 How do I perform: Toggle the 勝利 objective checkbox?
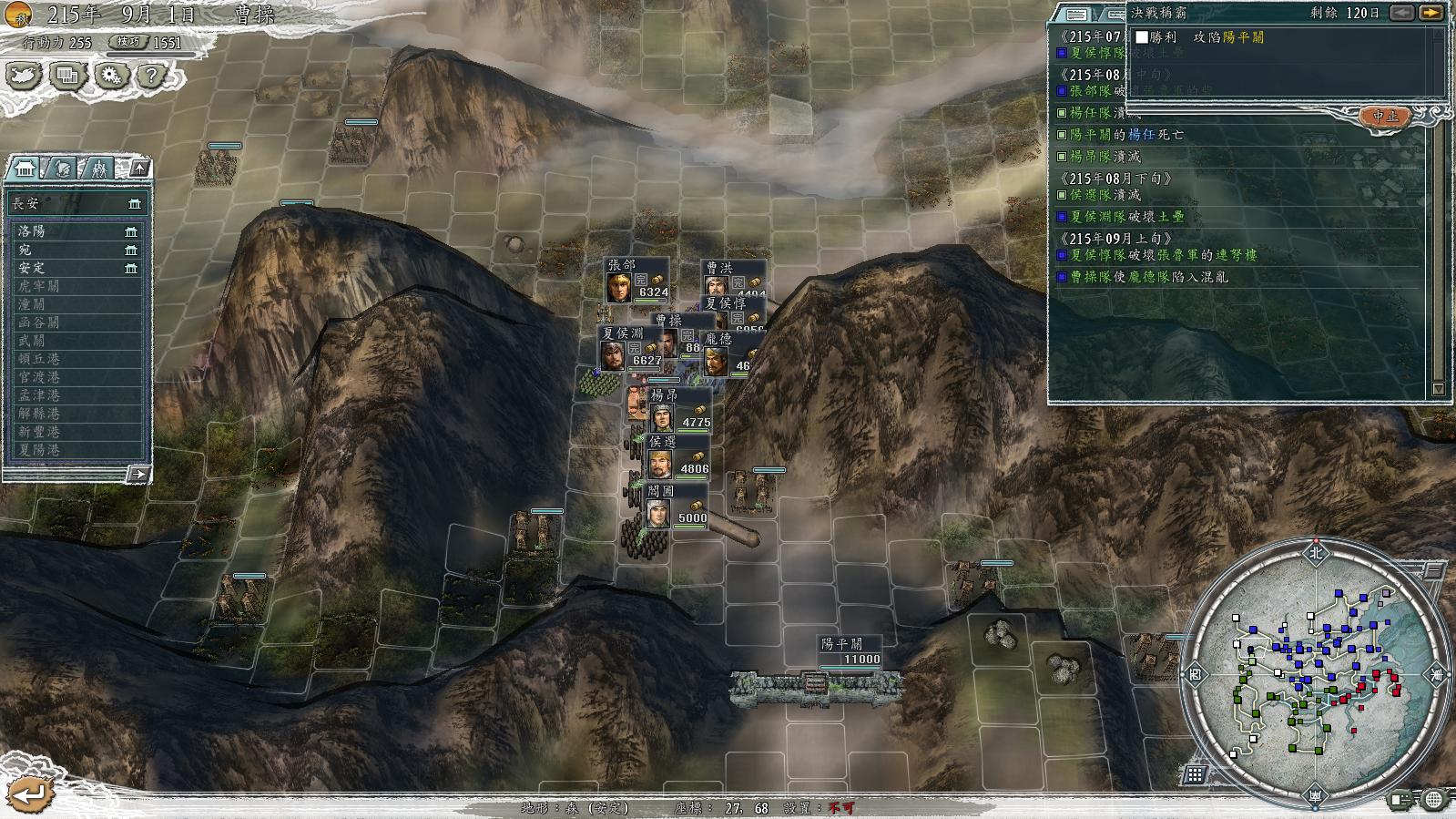(1142, 37)
